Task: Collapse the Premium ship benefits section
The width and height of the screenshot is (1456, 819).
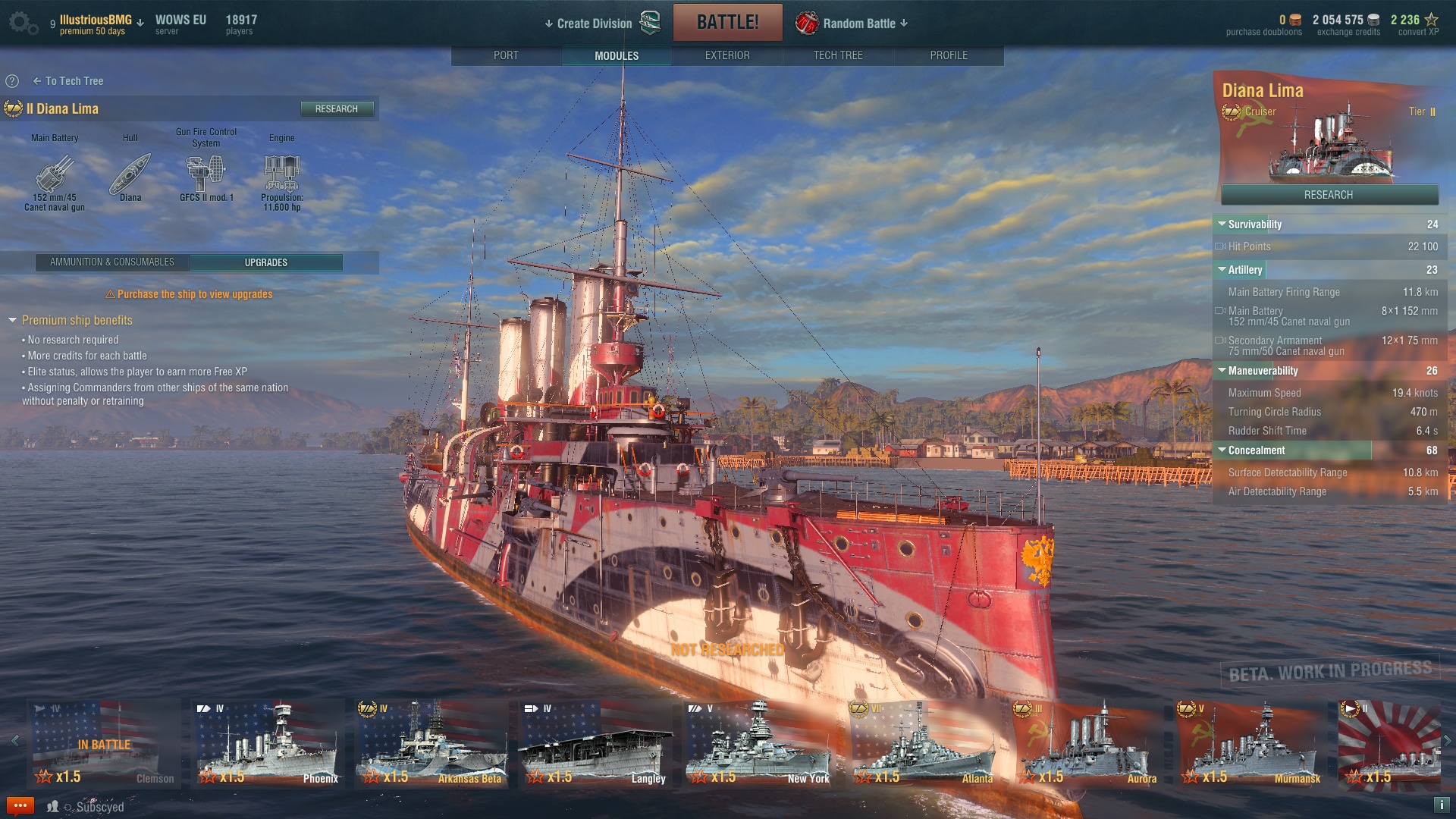Action: [x=12, y=321]
